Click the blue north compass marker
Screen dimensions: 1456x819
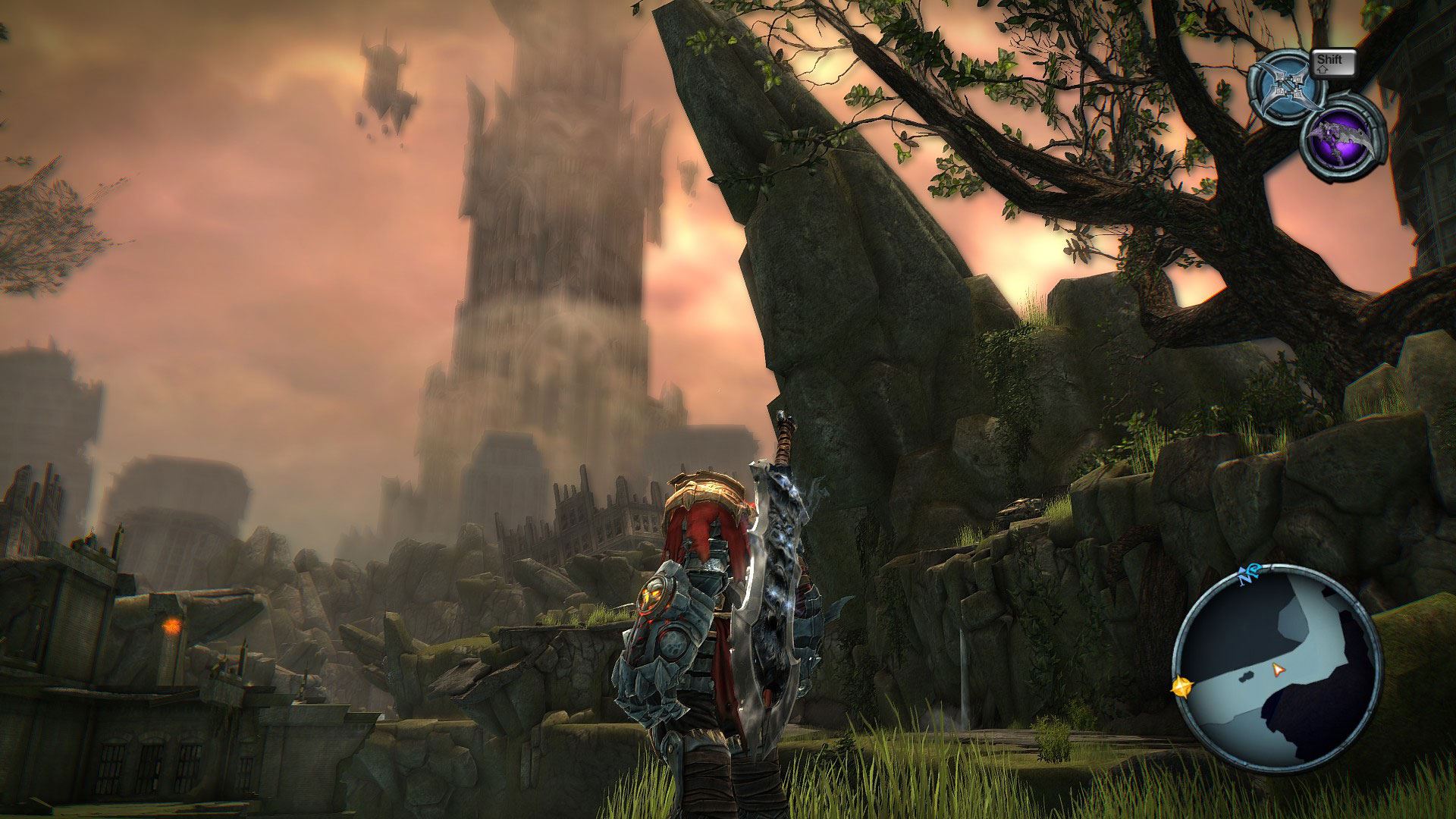pyautogui.click(x=1248, y=577)
